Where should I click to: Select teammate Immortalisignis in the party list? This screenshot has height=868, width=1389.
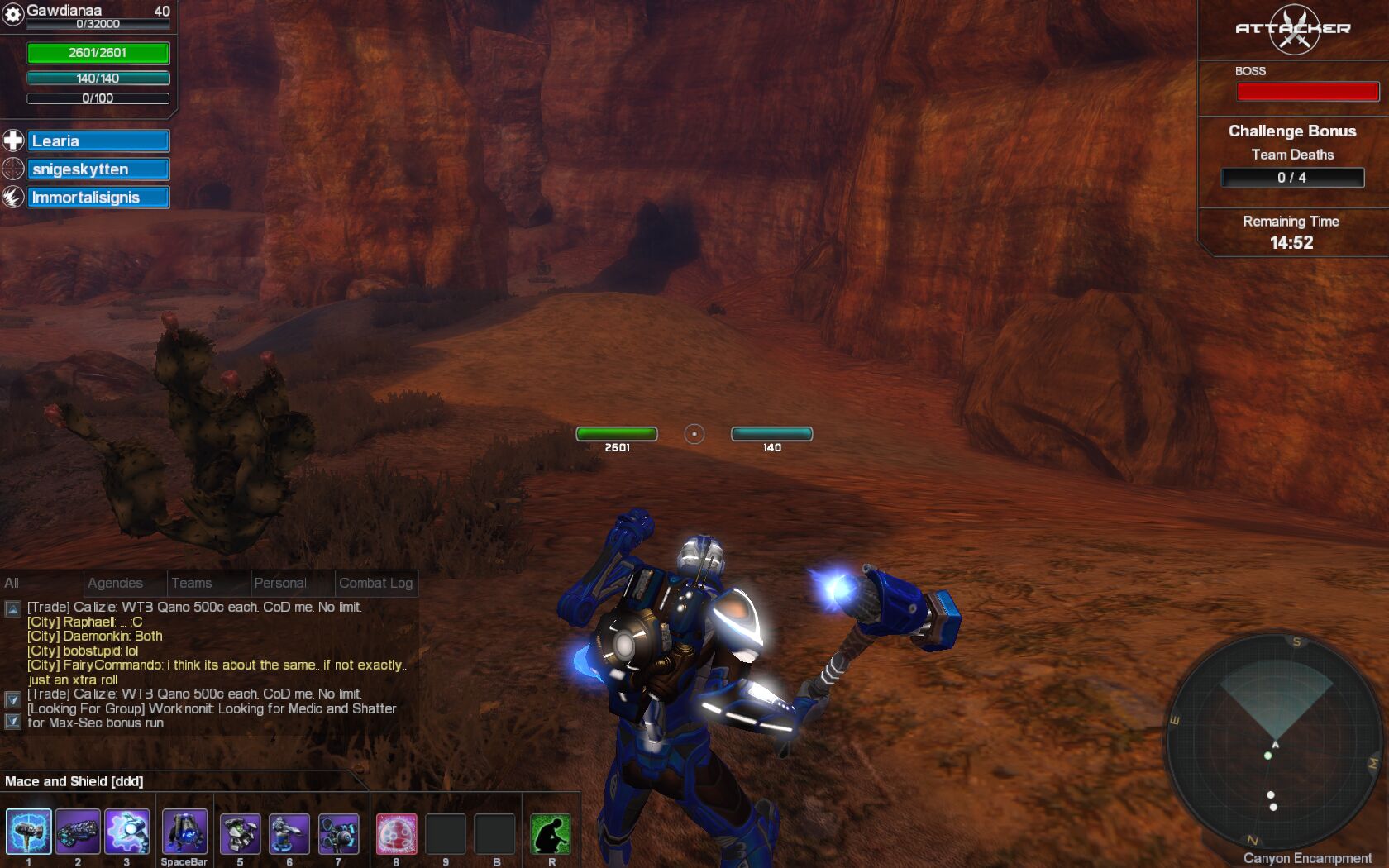98,198
